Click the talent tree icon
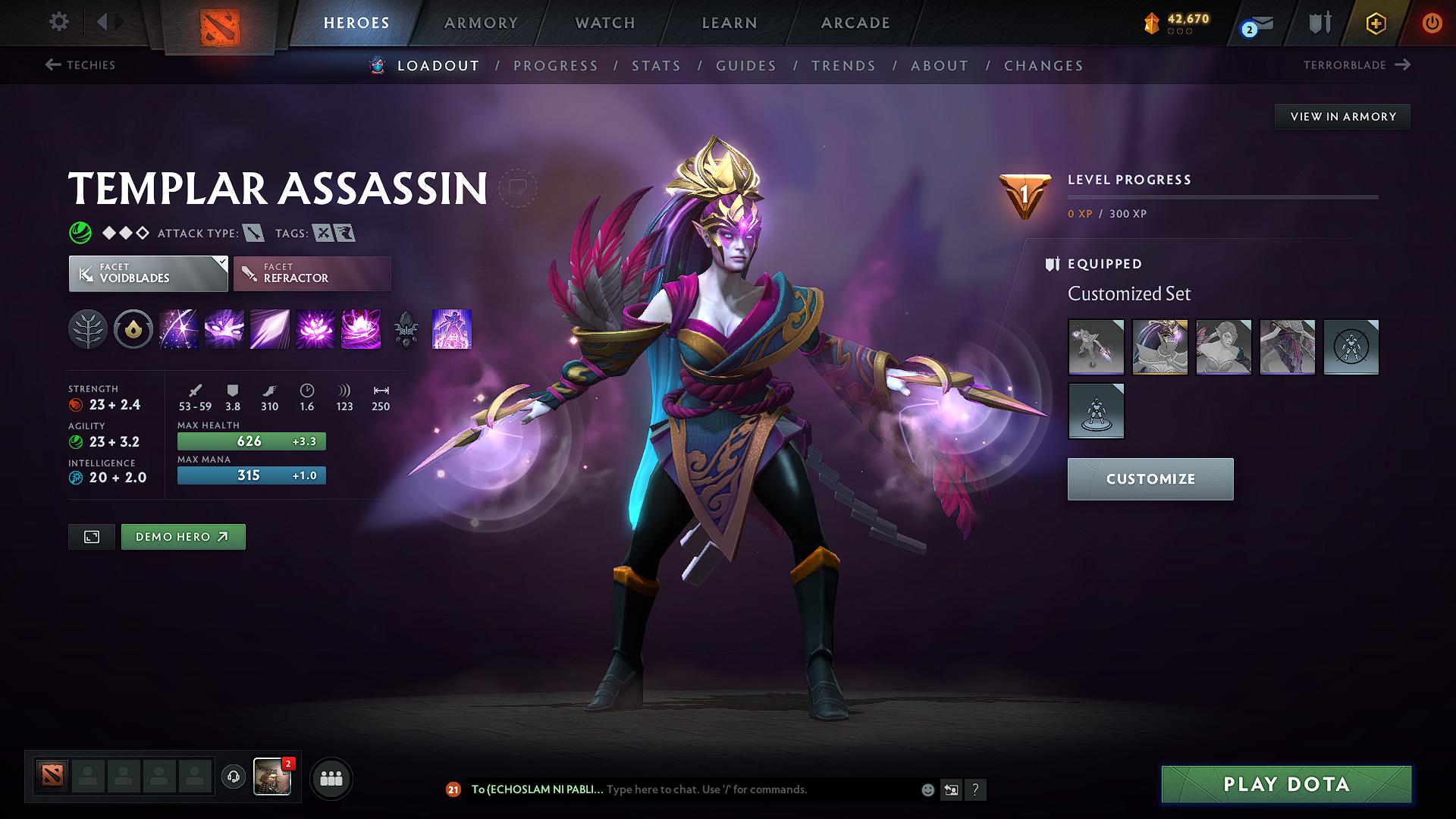 (x=87, y=329)
